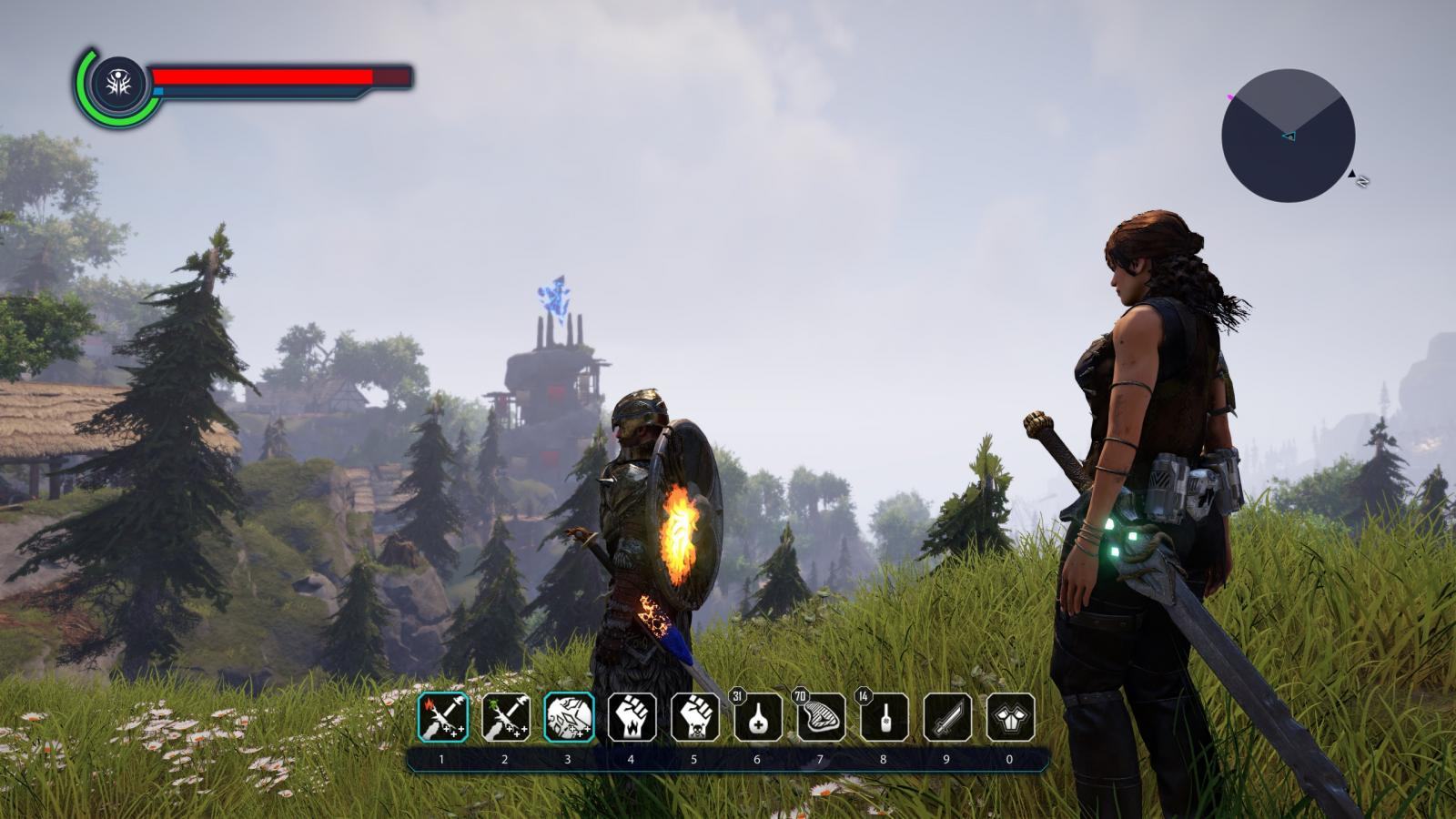Activate the flaming fist ability
1456x819 pixels.
click(632, 718)
